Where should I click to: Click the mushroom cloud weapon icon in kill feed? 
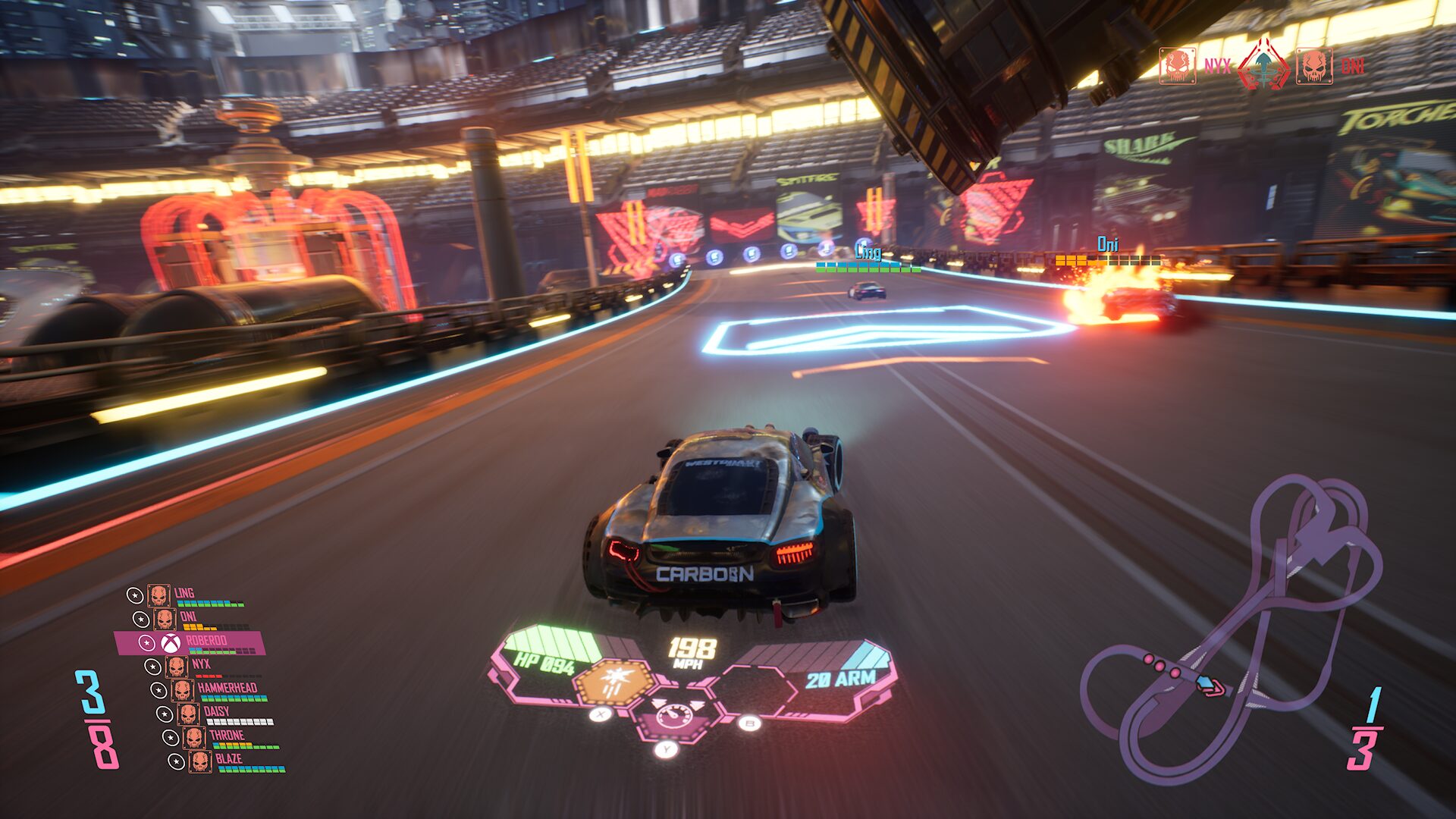click(x=1263, y=66)
